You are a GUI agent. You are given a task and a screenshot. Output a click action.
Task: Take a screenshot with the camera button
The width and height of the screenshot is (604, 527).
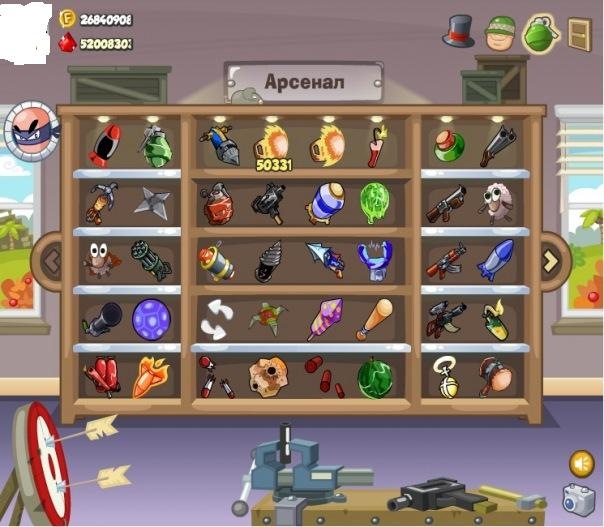click(x=578, y=499)
